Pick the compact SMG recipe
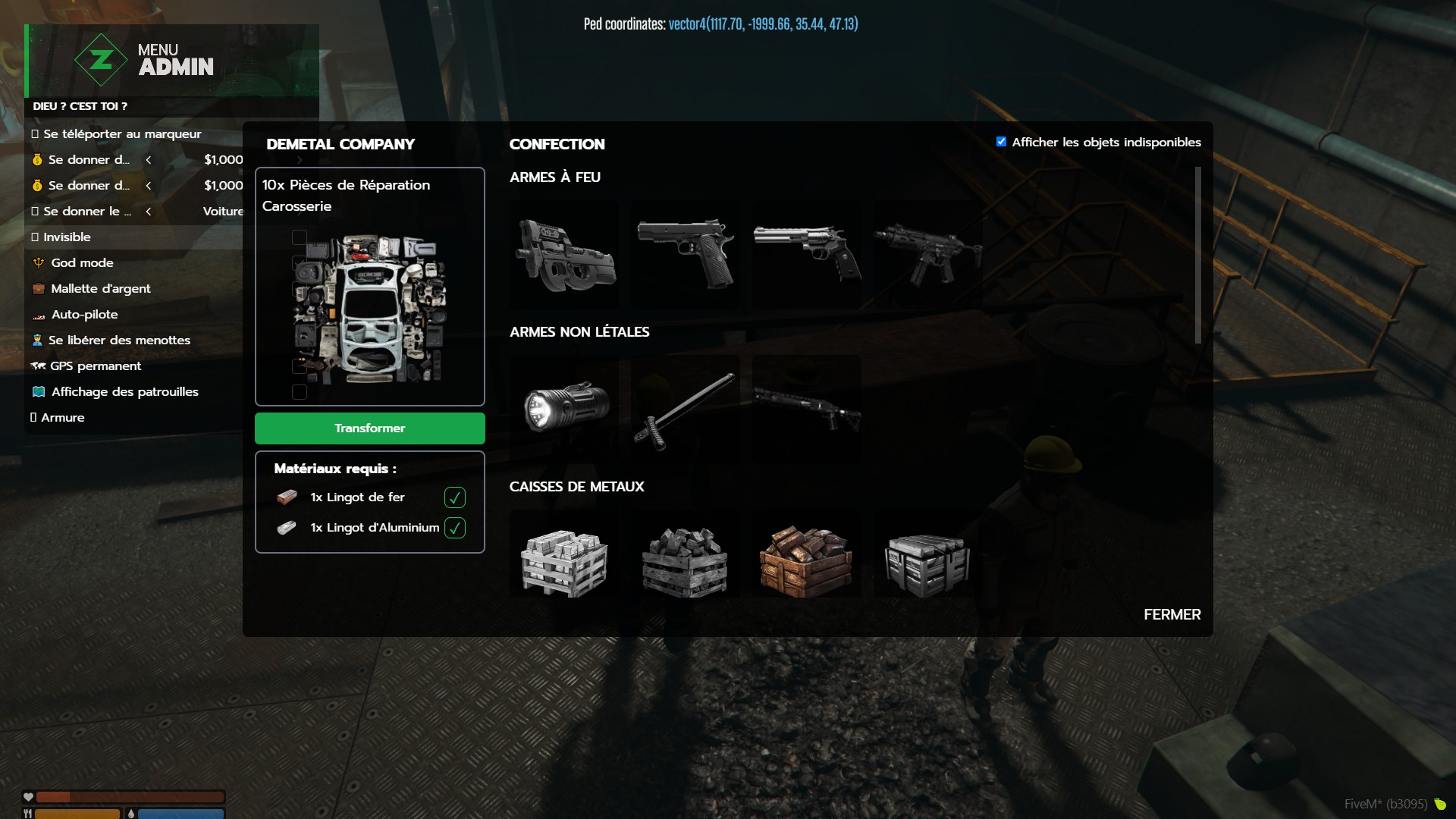The width and height of the screenshot is (1456, 819). coord(927,255)
